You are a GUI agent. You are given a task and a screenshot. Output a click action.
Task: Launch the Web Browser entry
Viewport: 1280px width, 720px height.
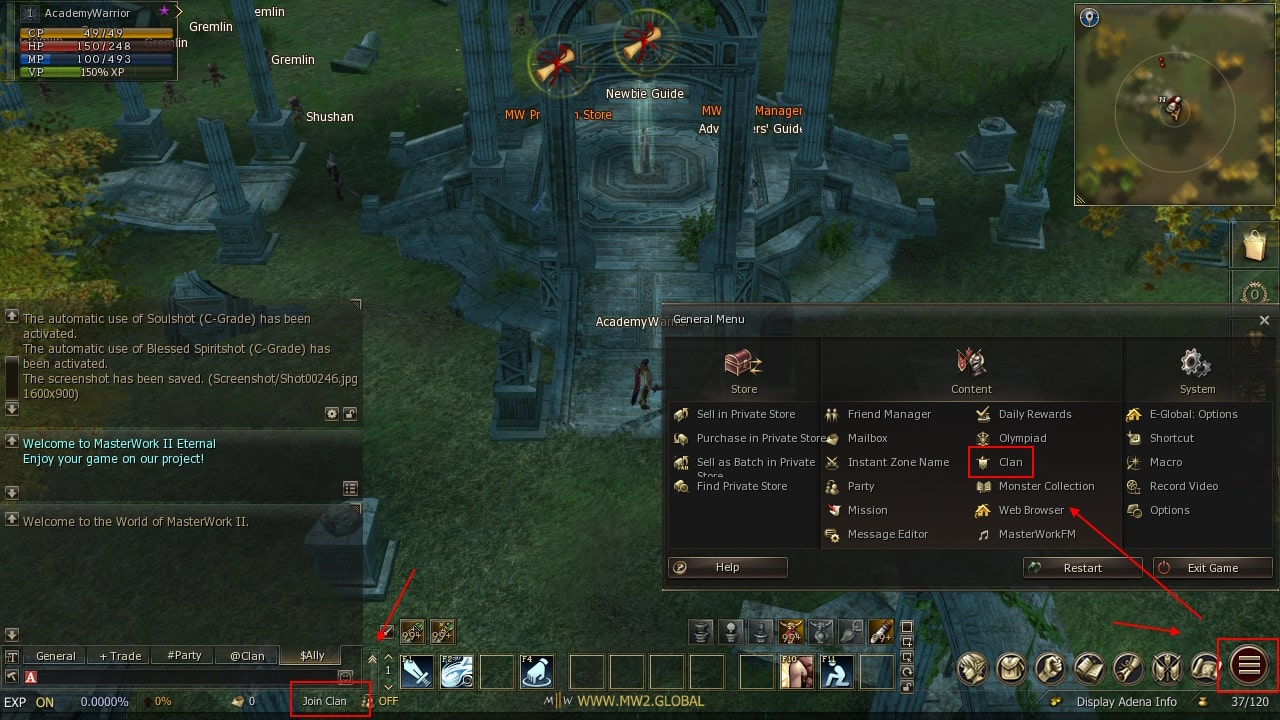[1031, 510]
